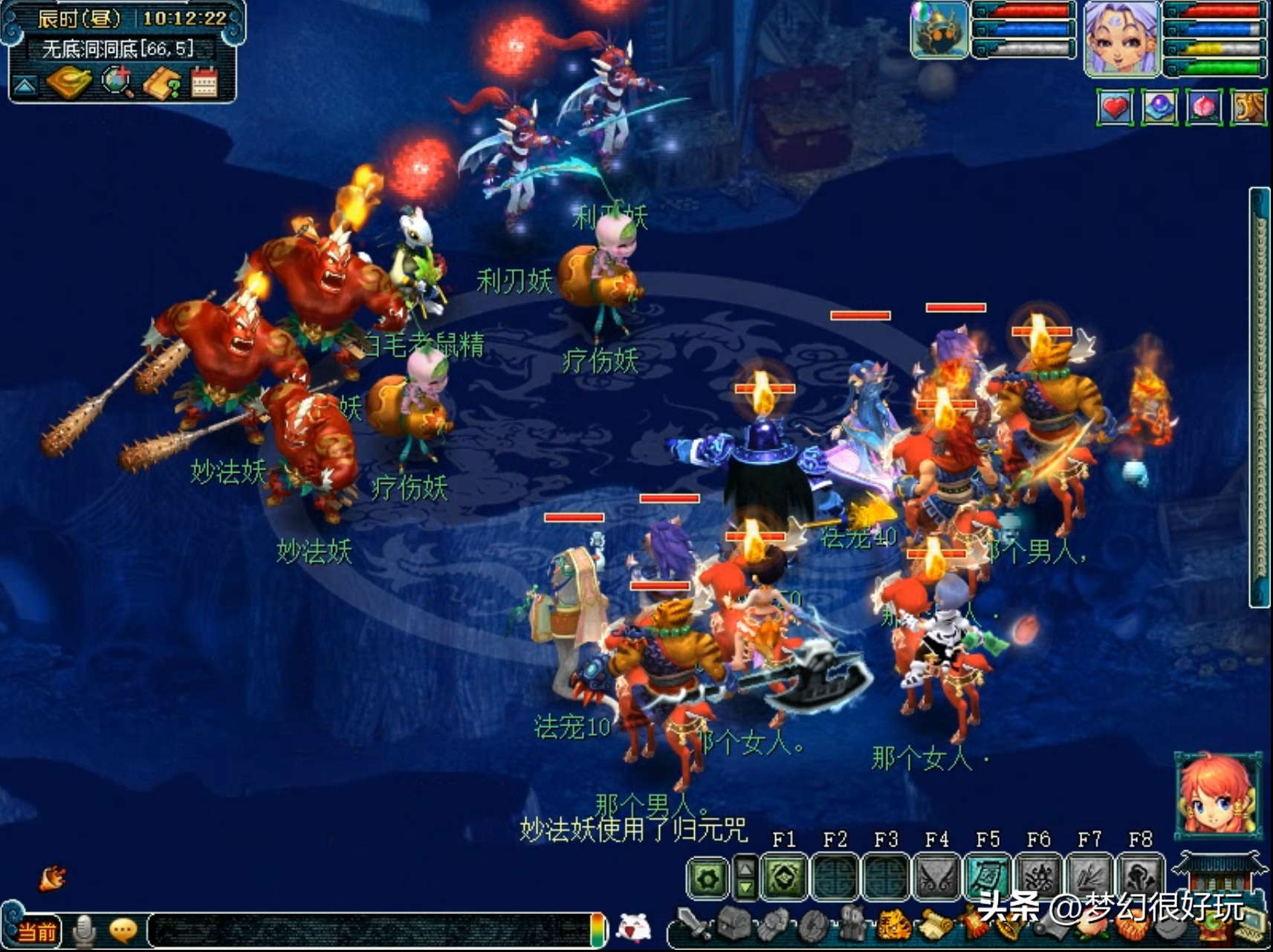Click the red-haired girl portrait

1217,793
